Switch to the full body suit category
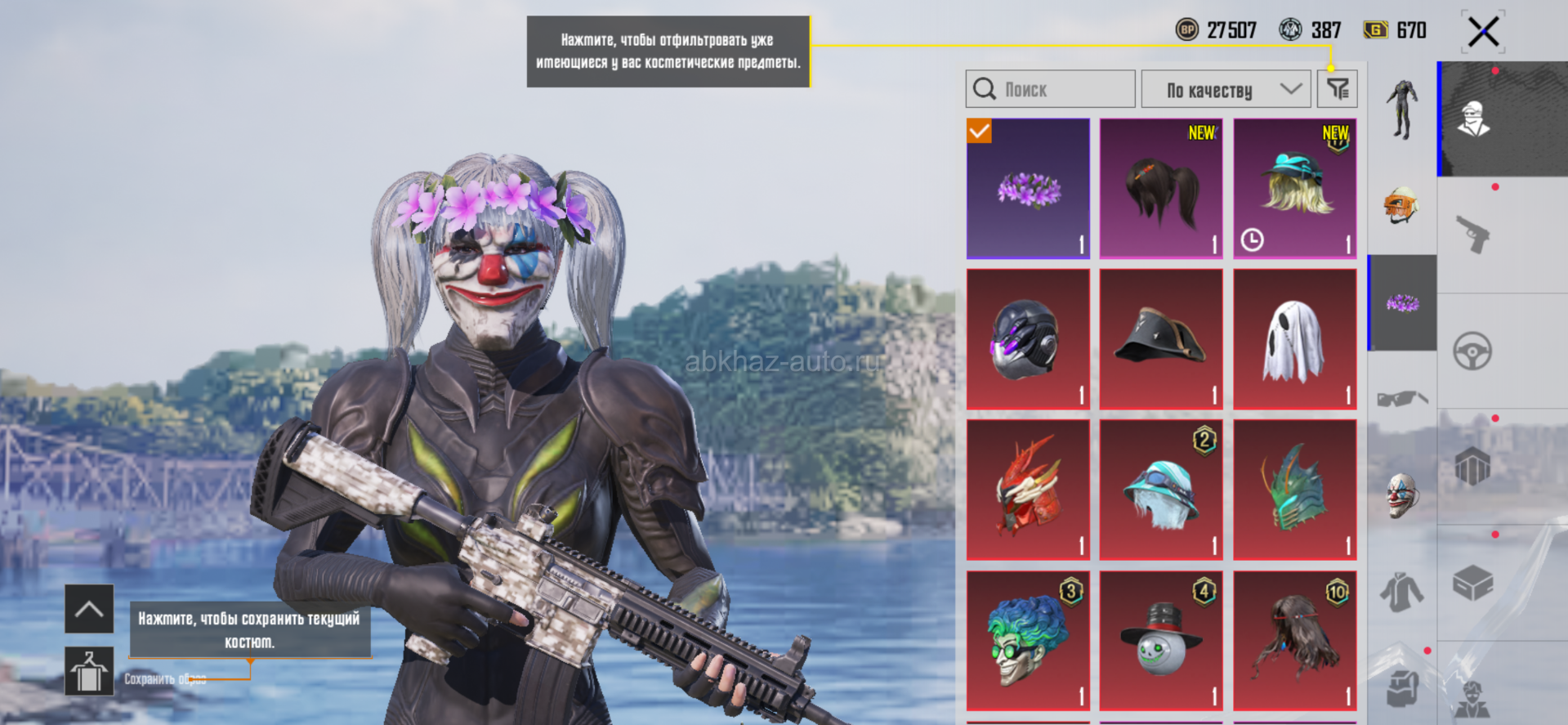 click(1402, 110)
